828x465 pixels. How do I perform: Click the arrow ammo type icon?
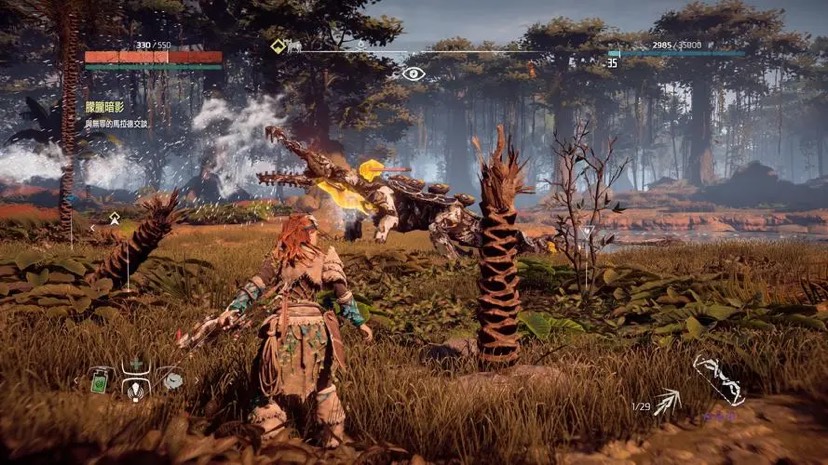(667, 402)
